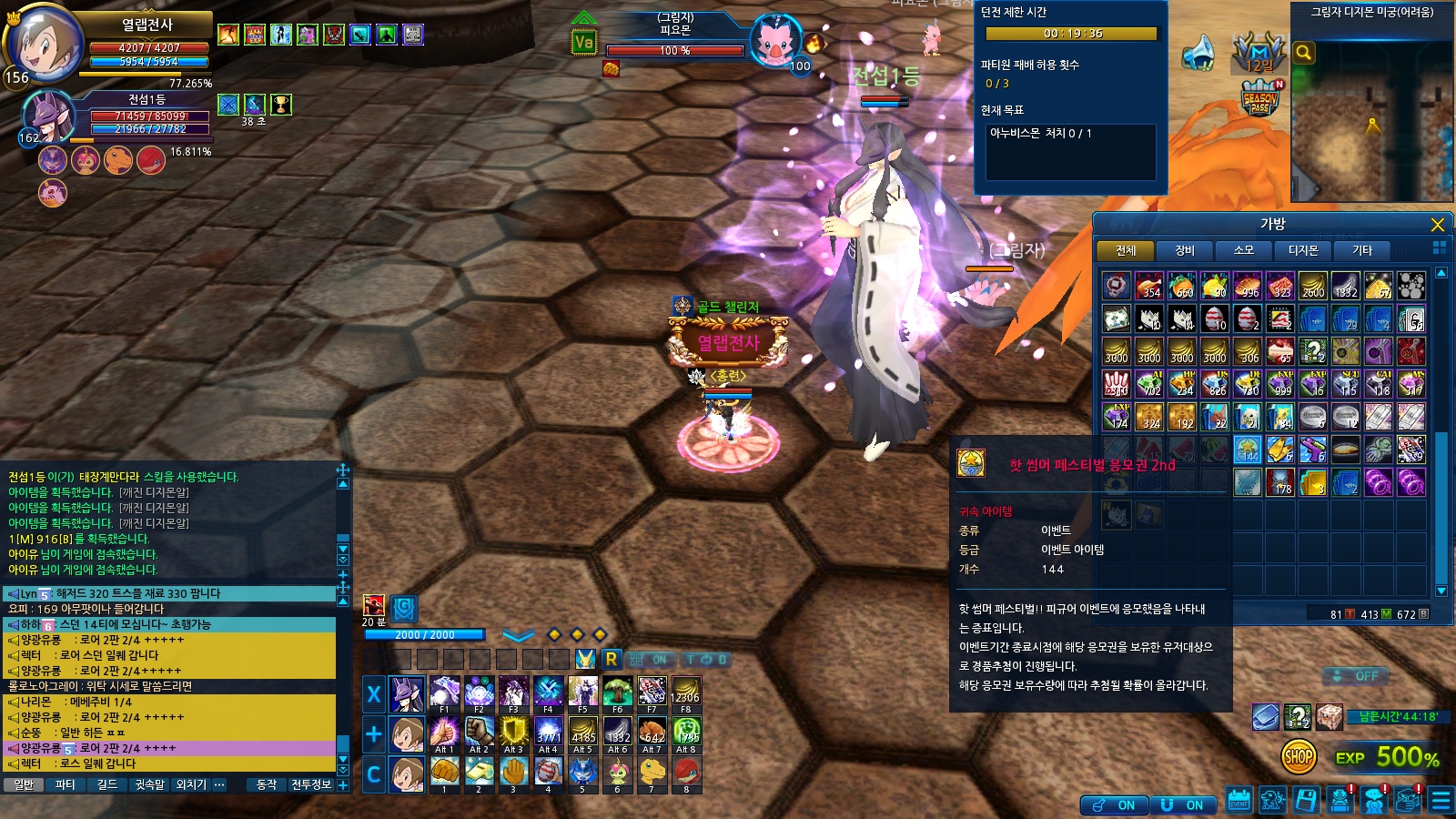Select the strawberry cake slice item

coord(1280,351)
